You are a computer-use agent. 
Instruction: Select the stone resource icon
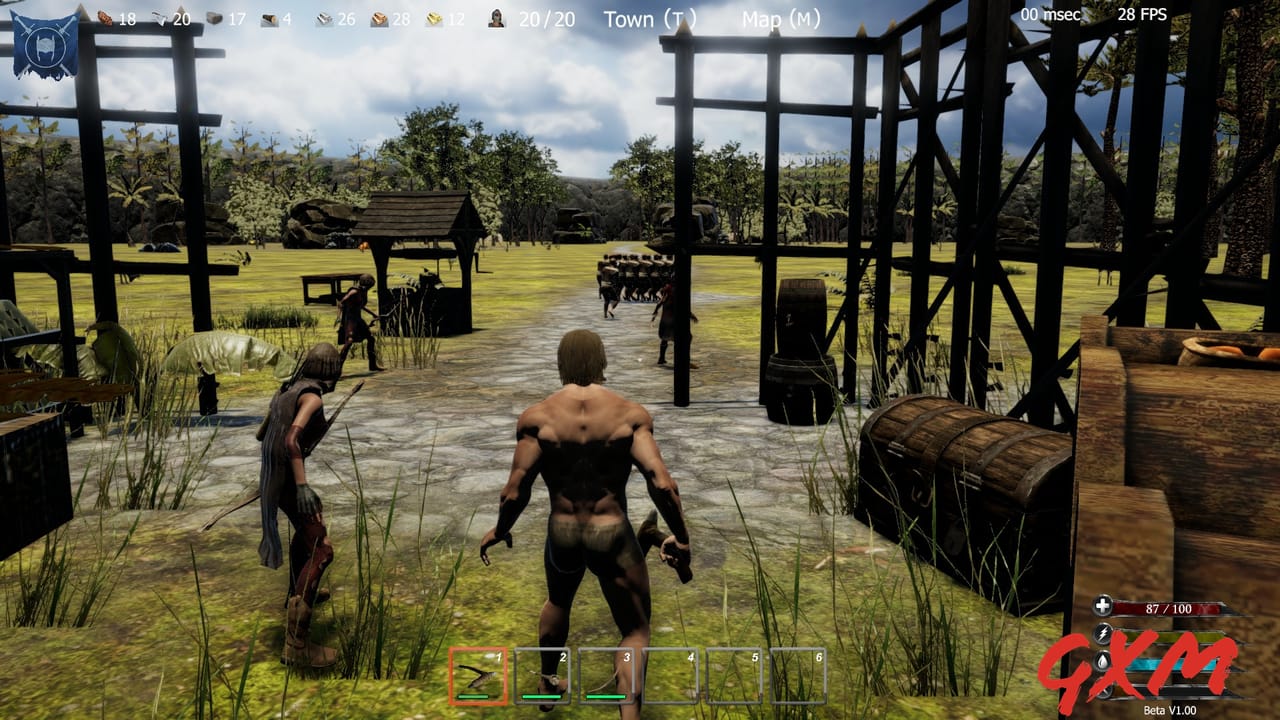[x=215, y=18]
